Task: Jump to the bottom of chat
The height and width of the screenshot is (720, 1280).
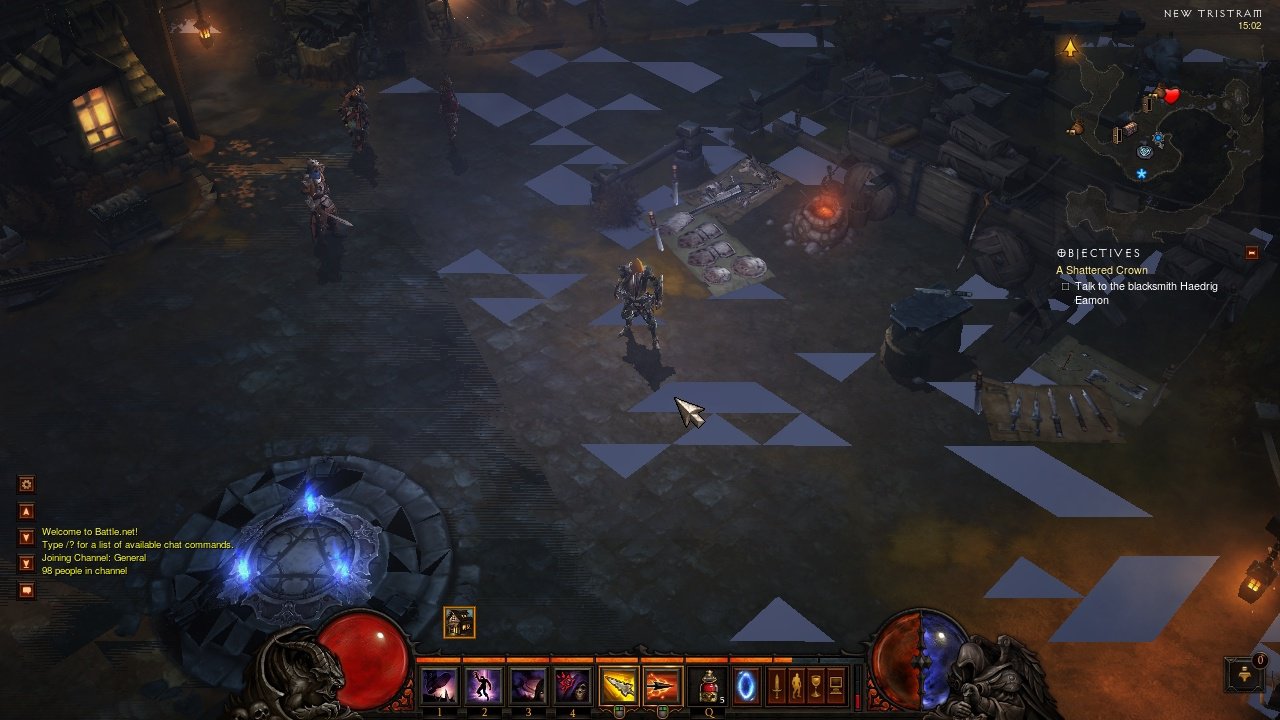Action: pyautogui.click(x=27, y=563)
